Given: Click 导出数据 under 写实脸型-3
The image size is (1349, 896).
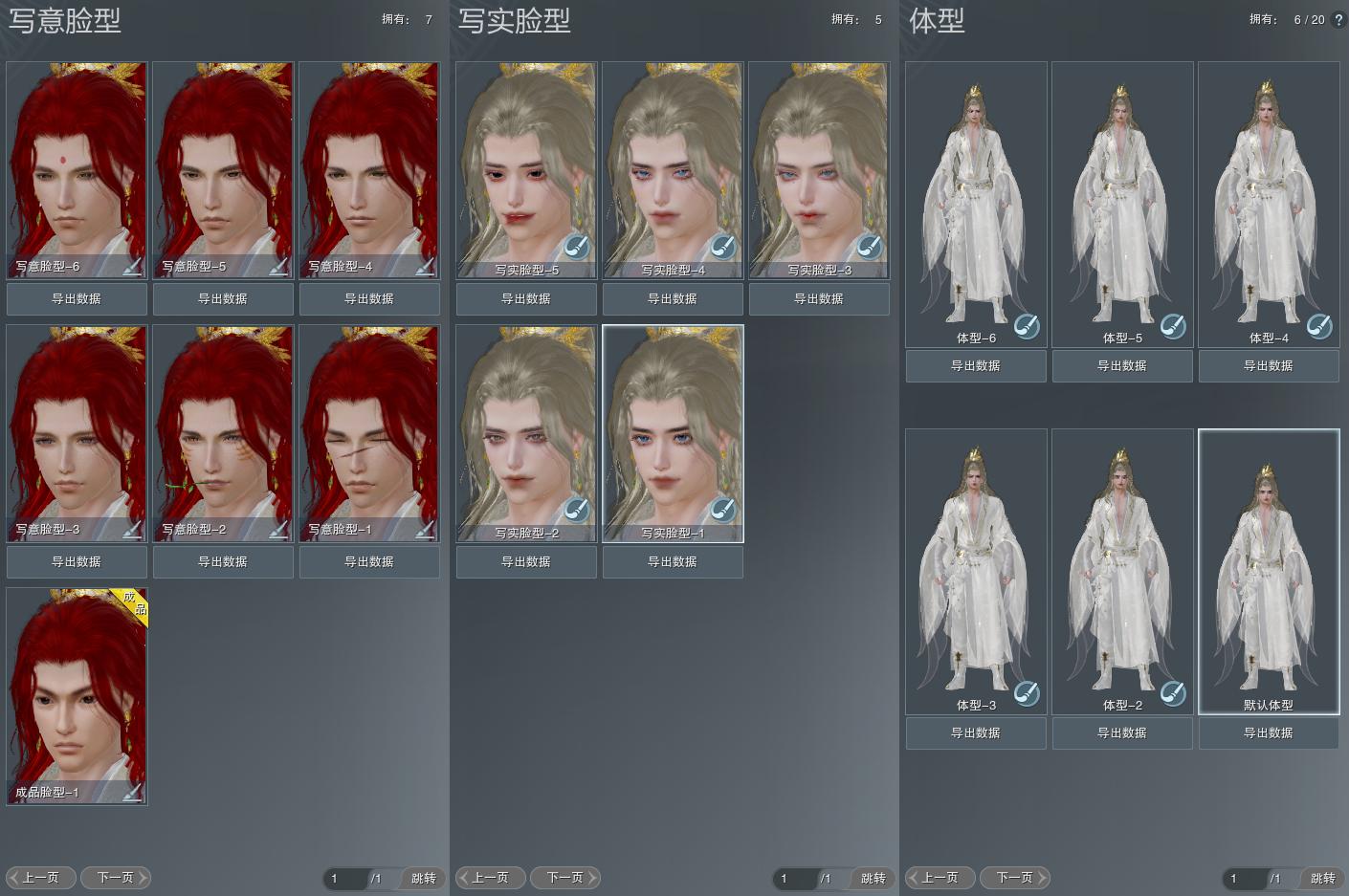Looking at the screenshot, I should [x=819, y=299].
